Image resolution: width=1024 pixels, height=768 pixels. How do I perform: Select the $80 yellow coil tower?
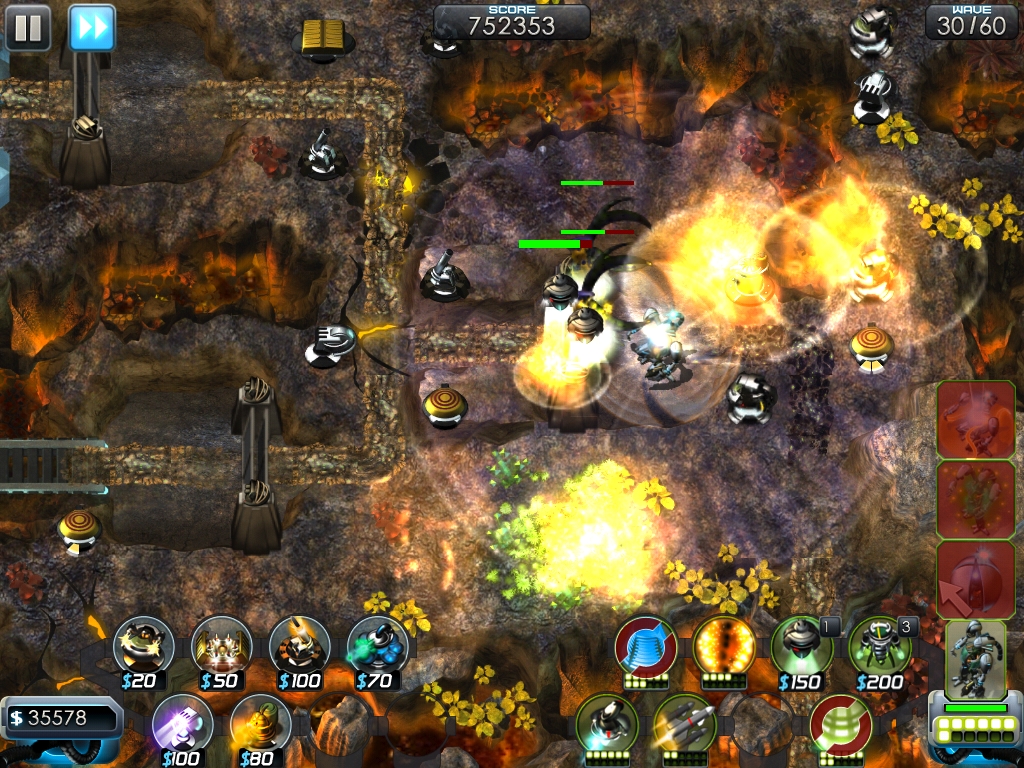coord(260,724)
